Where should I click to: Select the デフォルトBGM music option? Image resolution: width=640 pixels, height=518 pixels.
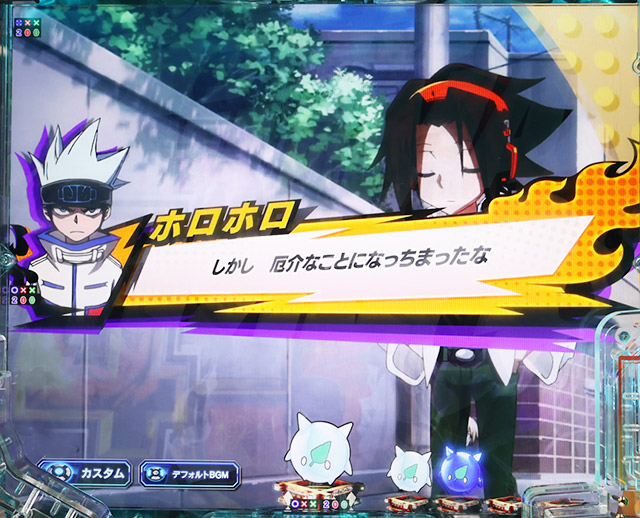coord(191,473)
